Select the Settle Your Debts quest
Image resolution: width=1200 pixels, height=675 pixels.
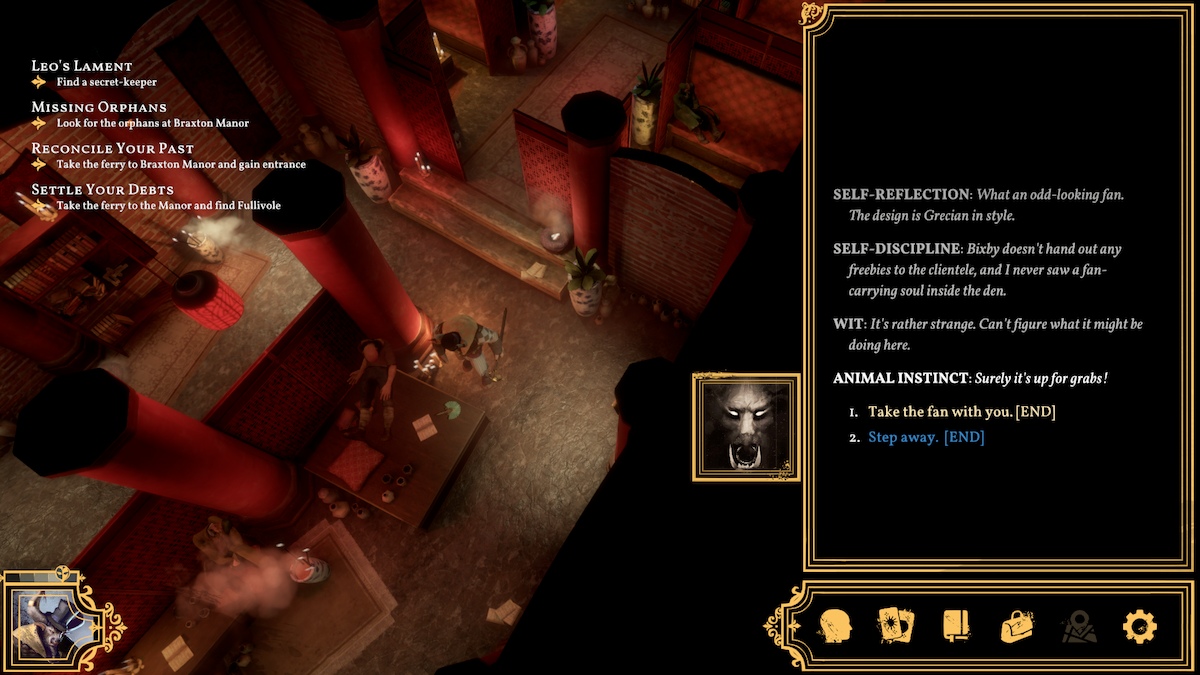point(103,189)
